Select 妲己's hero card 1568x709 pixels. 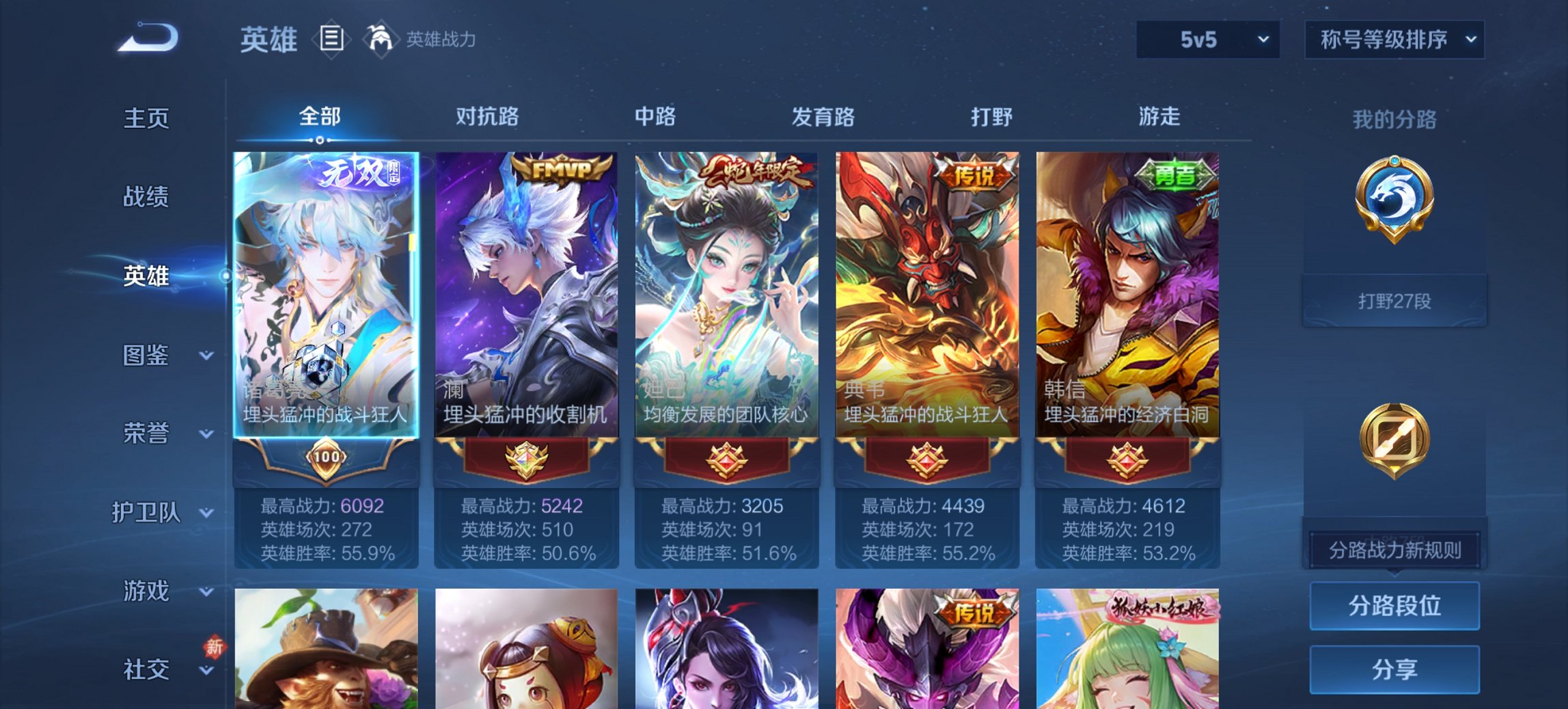[x=726, y=294]
